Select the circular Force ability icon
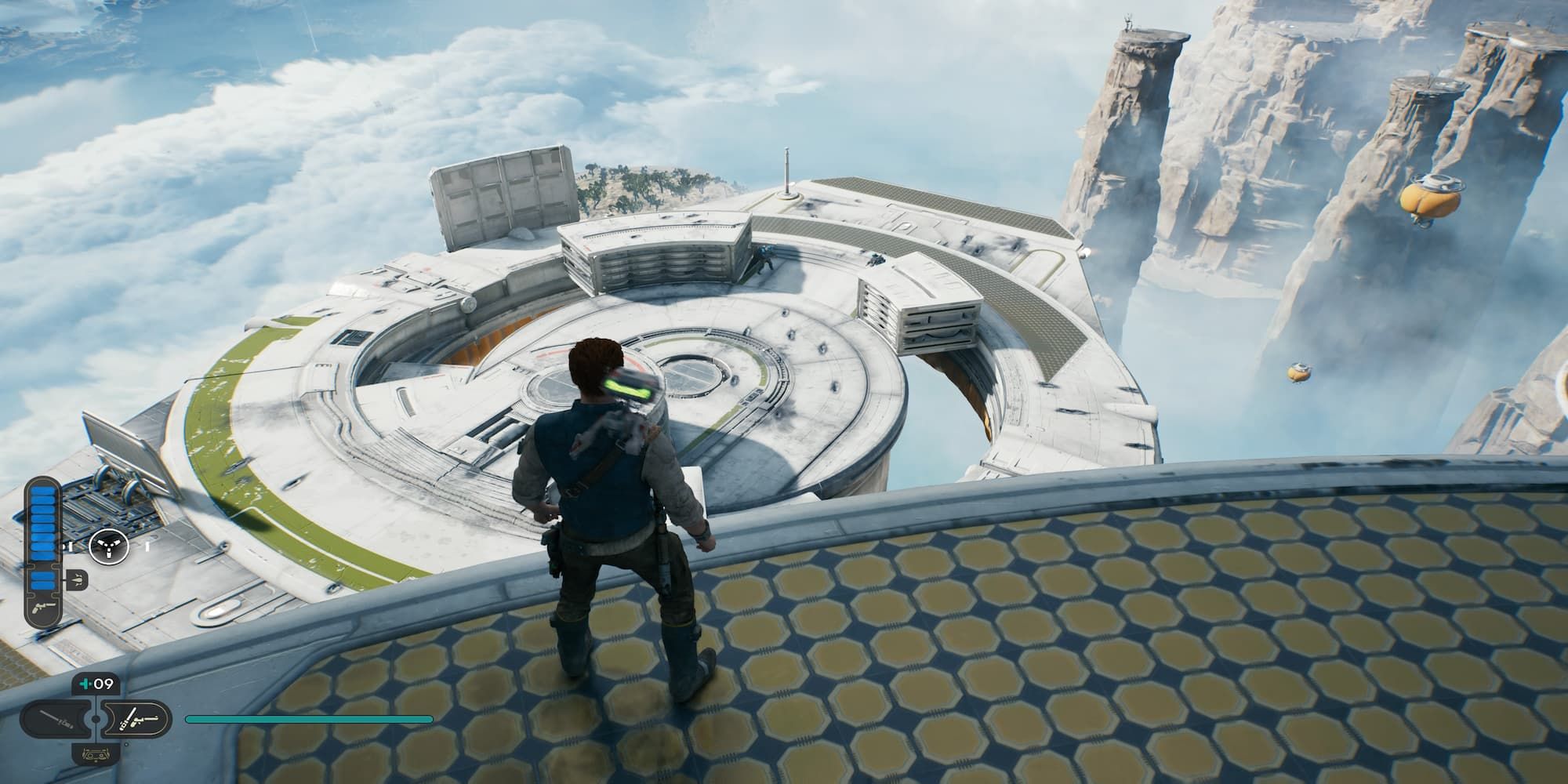 (109, 546)
